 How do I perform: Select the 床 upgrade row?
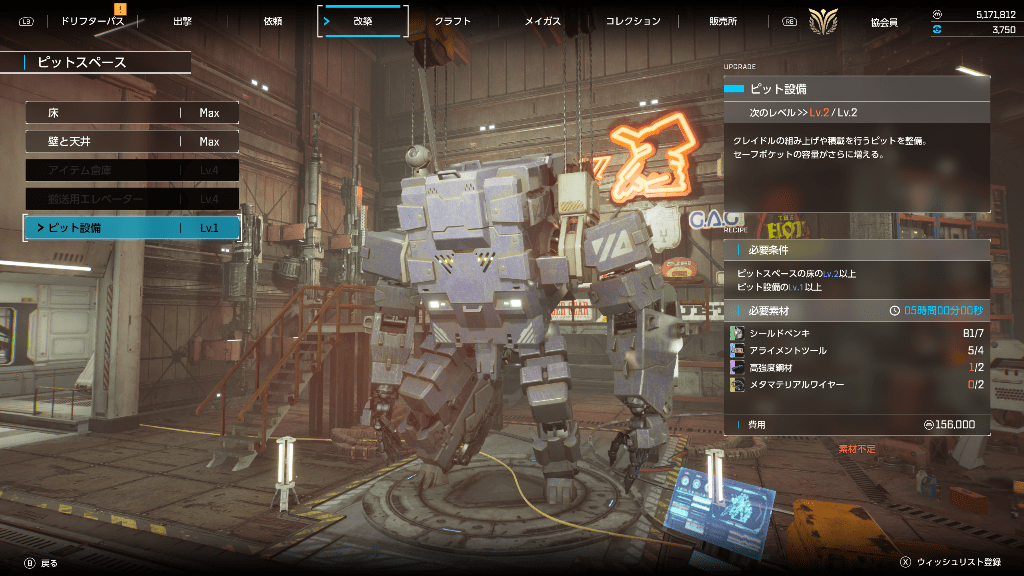pos(132,113)
